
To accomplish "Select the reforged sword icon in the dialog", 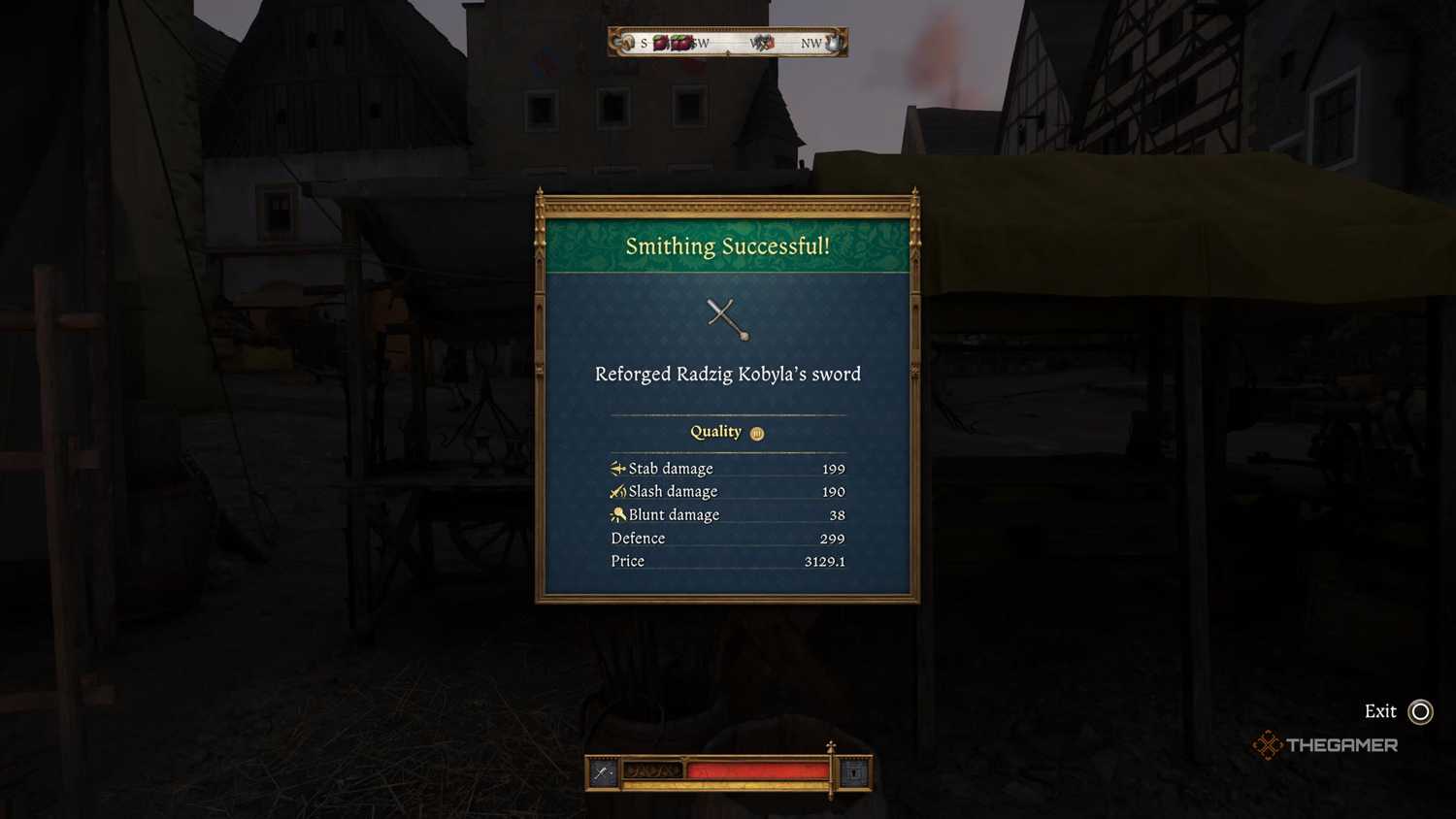I will click(x=726, y=320).
